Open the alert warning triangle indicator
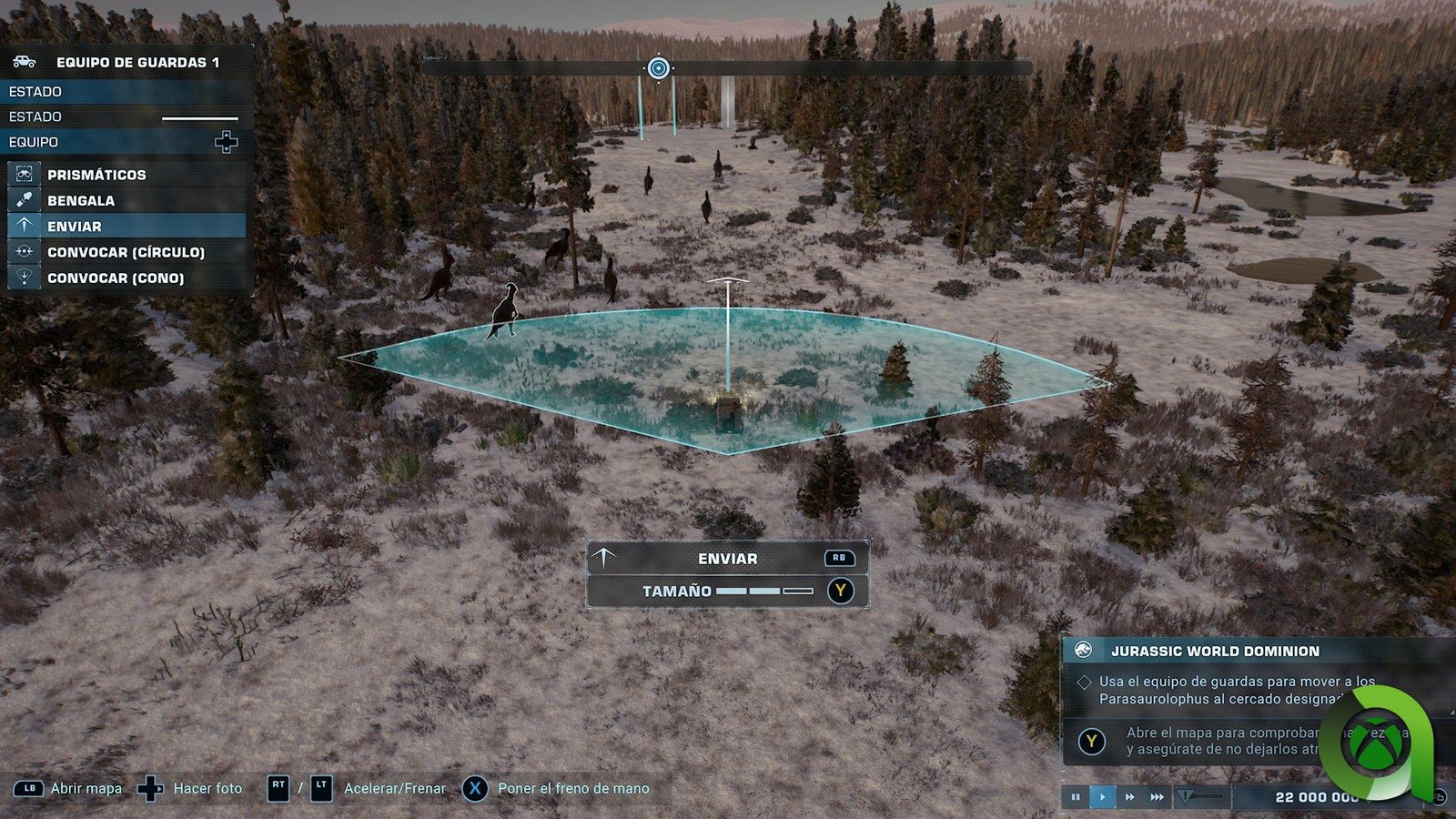Screen dimensions: 1456x819 (1184, 797)
